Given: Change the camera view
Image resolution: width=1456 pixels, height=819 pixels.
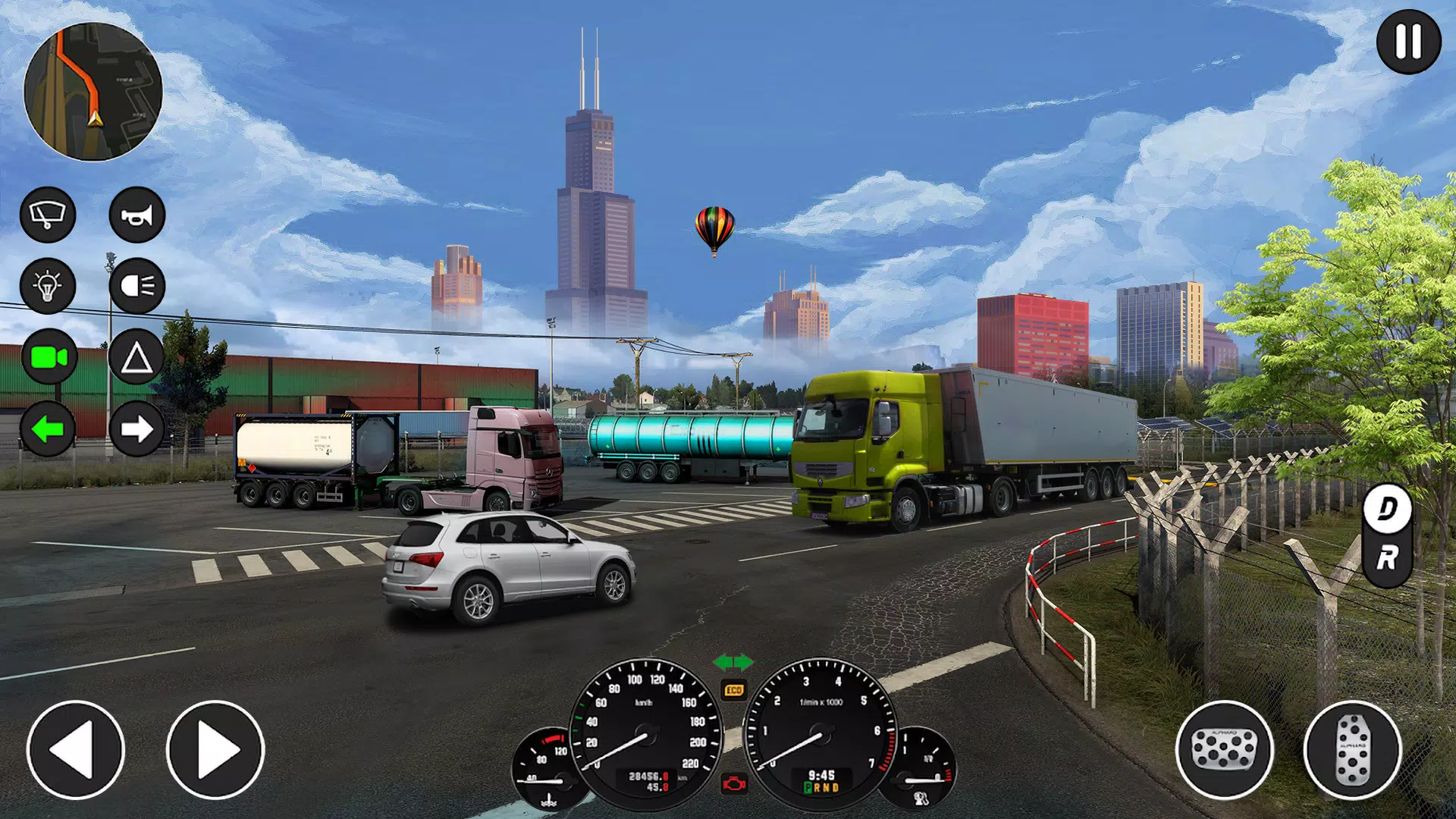Looking at the screenshot, I should [49, 357].
